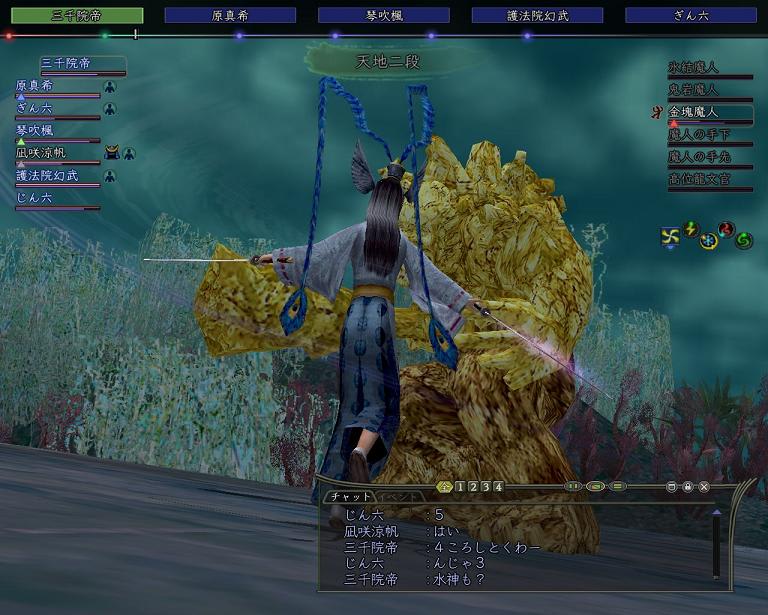Select party member 凪咲涼帆 in the party list
Screen dimensions: 768x615
coord(41,153)
